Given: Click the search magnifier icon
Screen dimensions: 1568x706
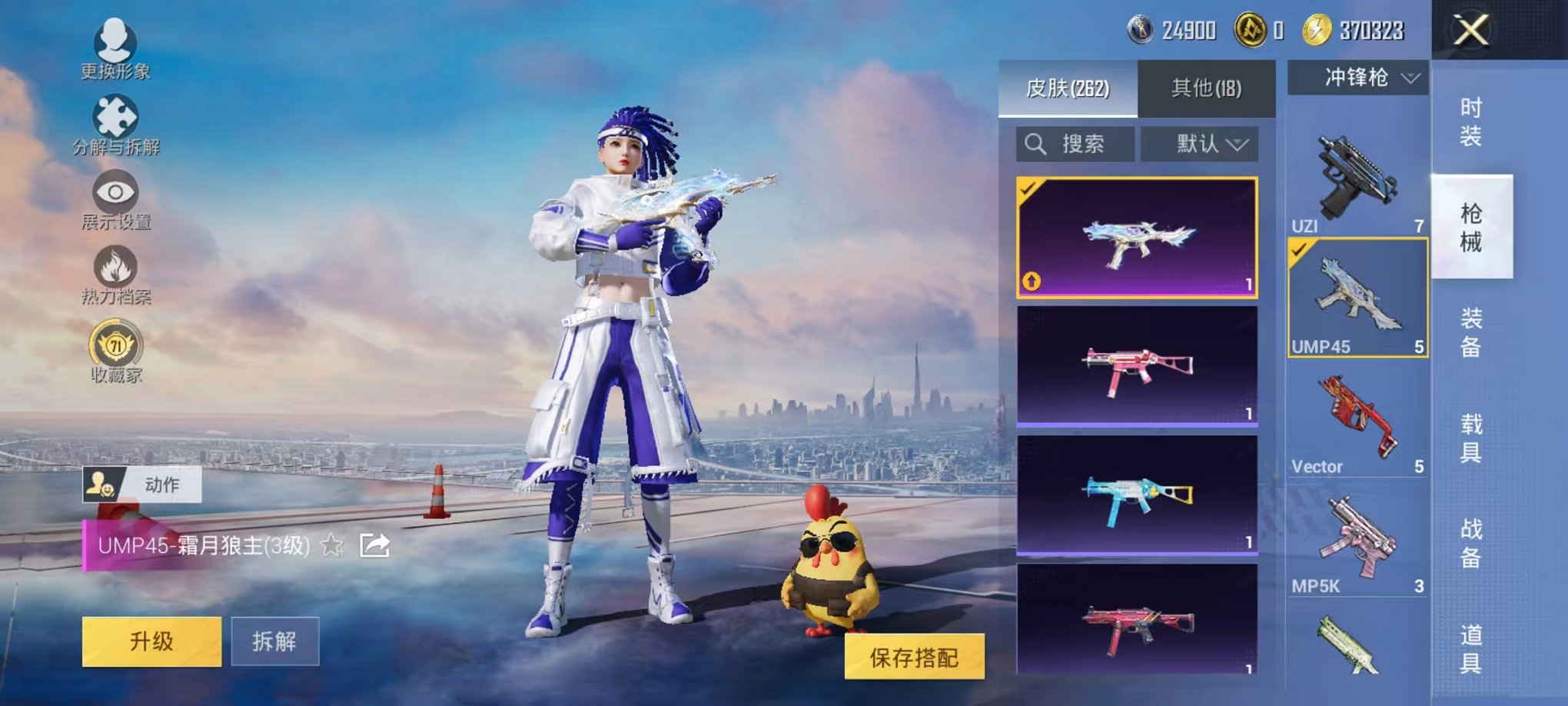Looking at the screenshot, I should pyautogui.click(x=1038, y=145).
